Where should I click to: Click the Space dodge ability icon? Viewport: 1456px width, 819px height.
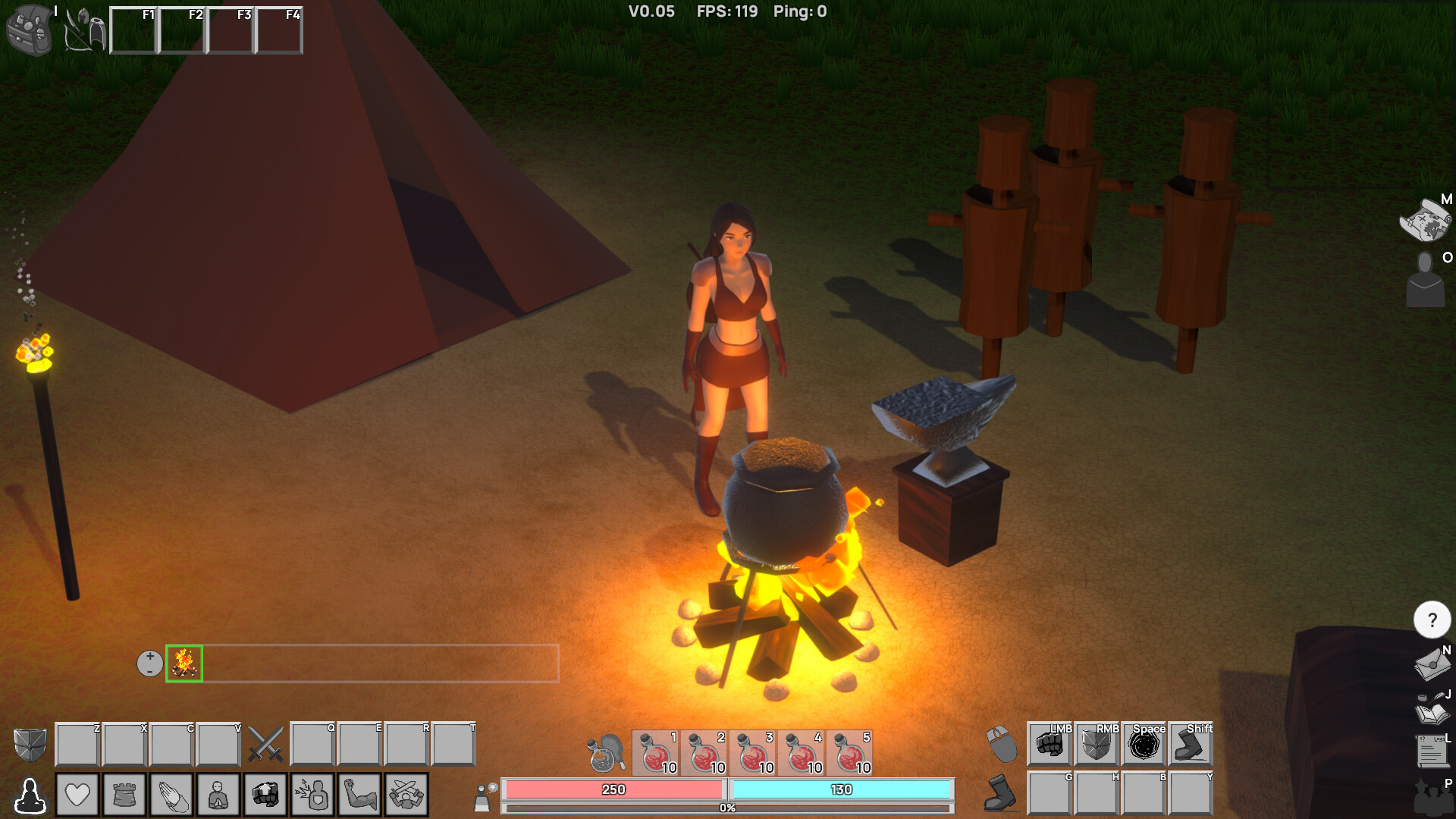point(1144,745)
